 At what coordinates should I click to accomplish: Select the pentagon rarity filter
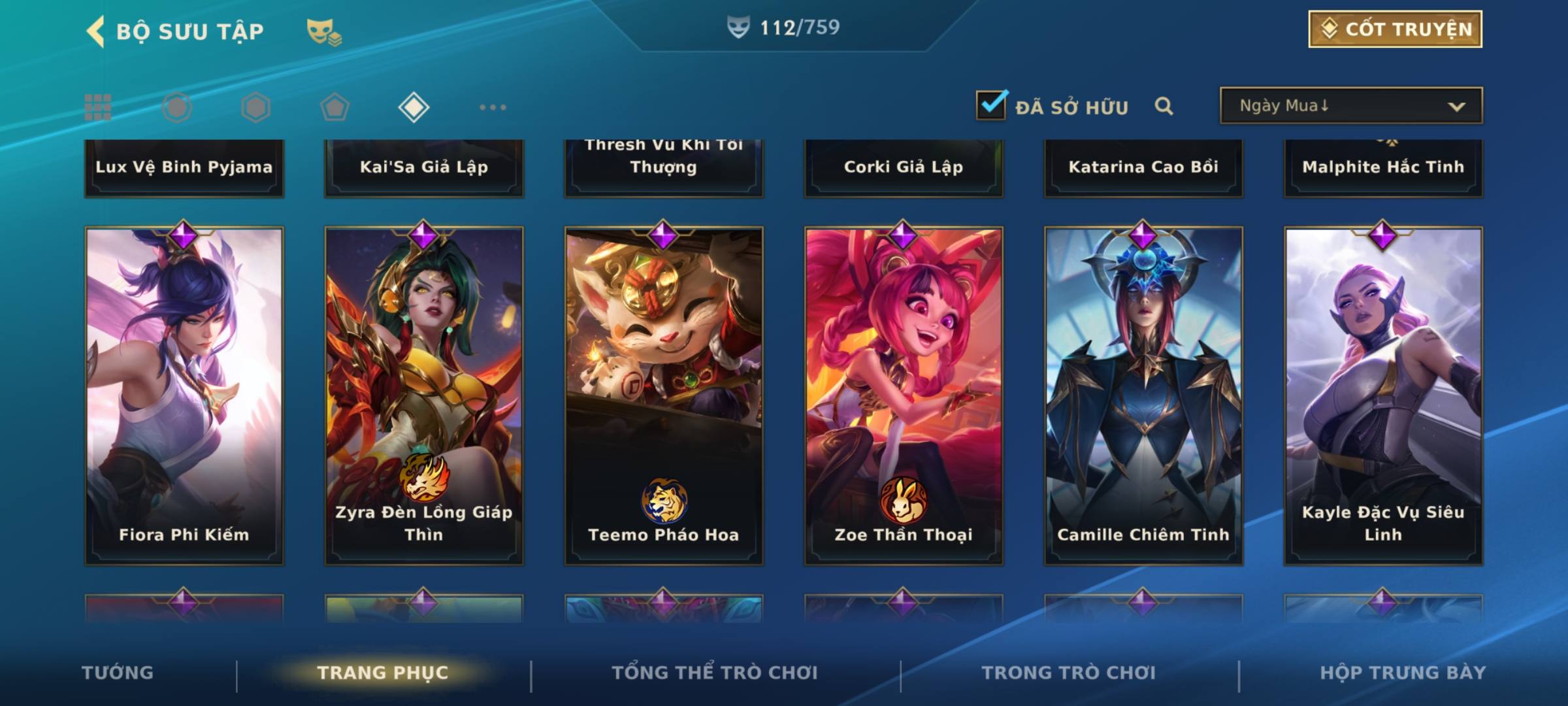coord(335,107)
